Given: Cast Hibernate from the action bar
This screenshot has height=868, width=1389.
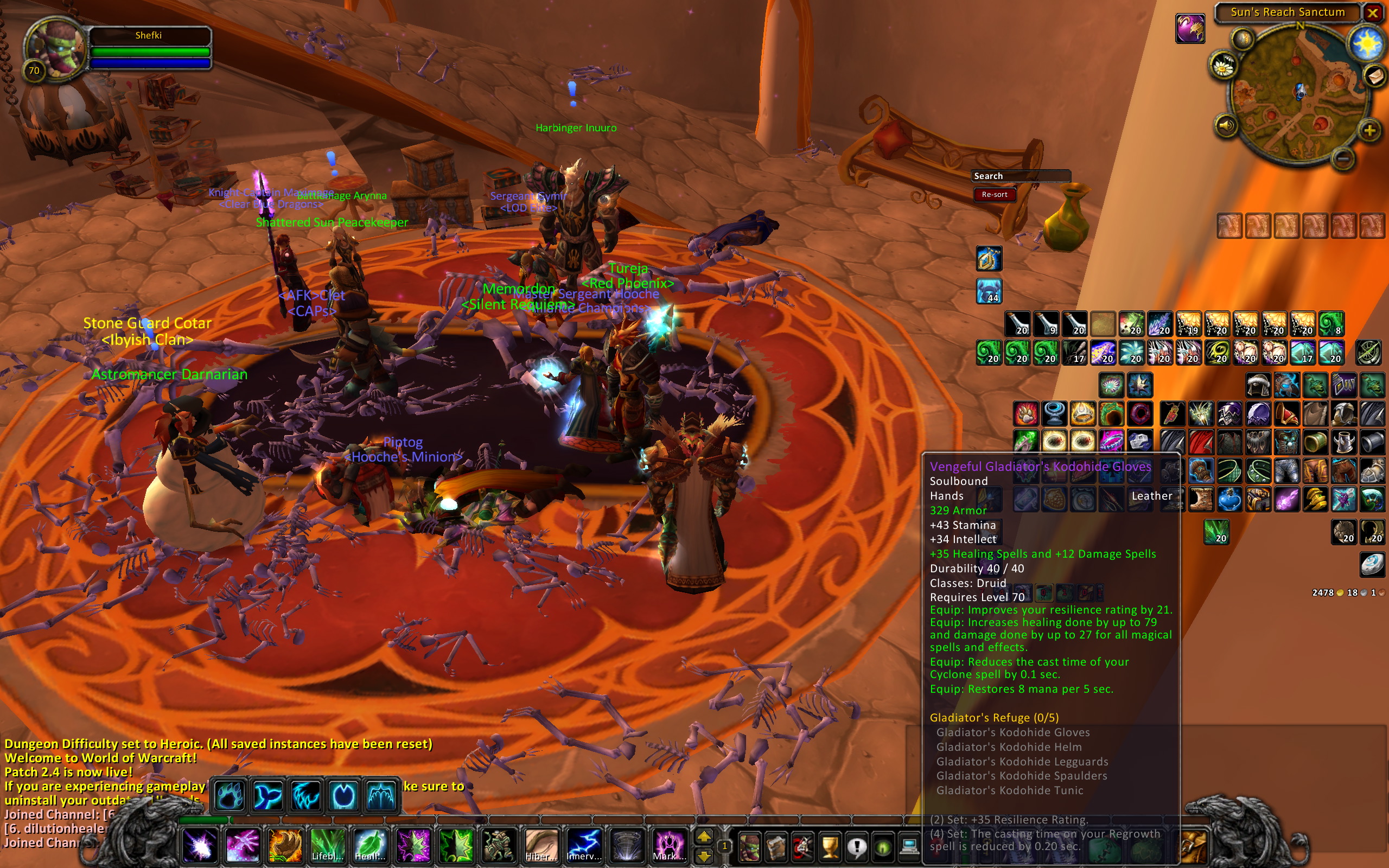Looking at the screenshot, I should [540, 845].
